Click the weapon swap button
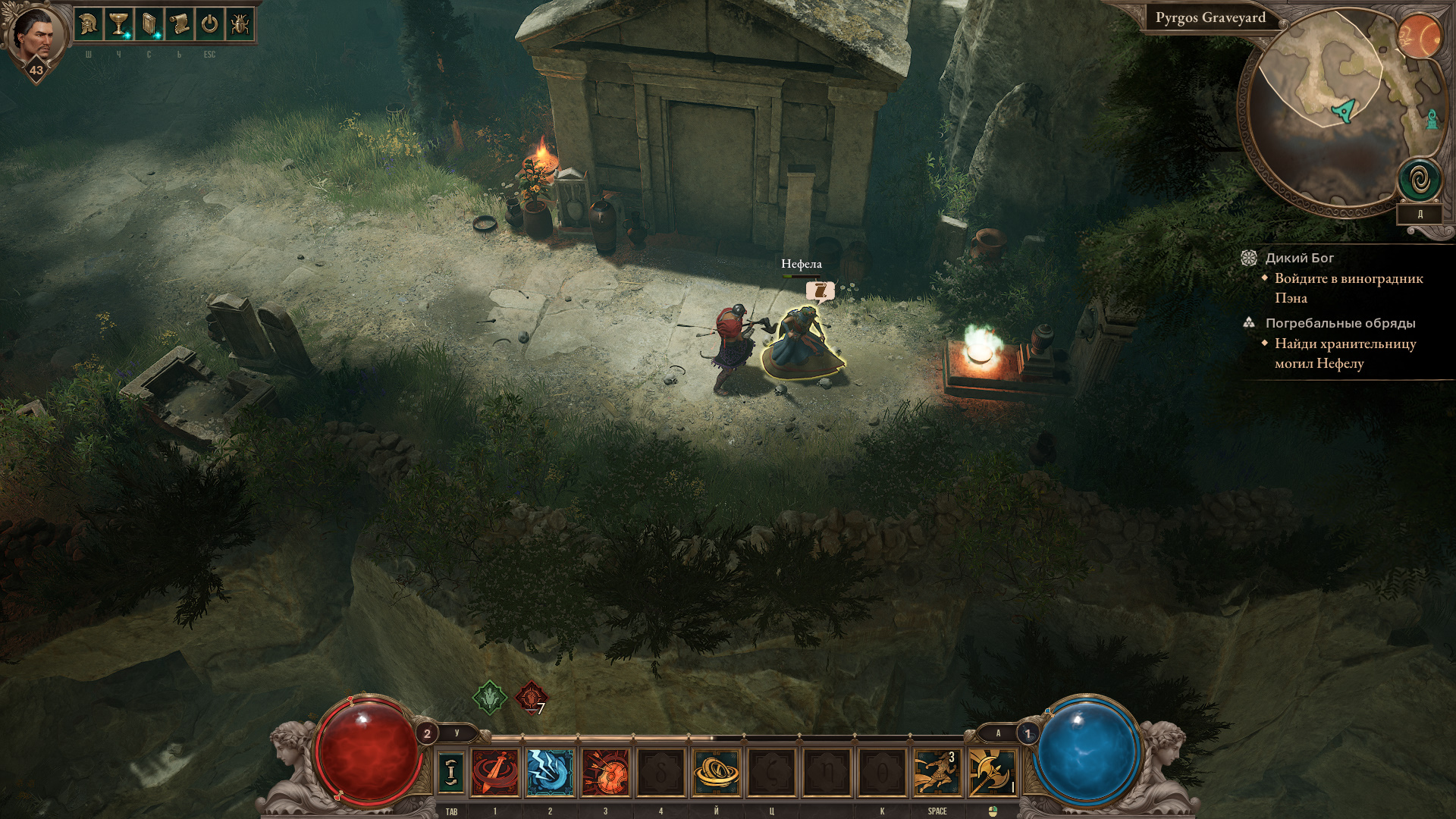 click(x=451, y=772)
